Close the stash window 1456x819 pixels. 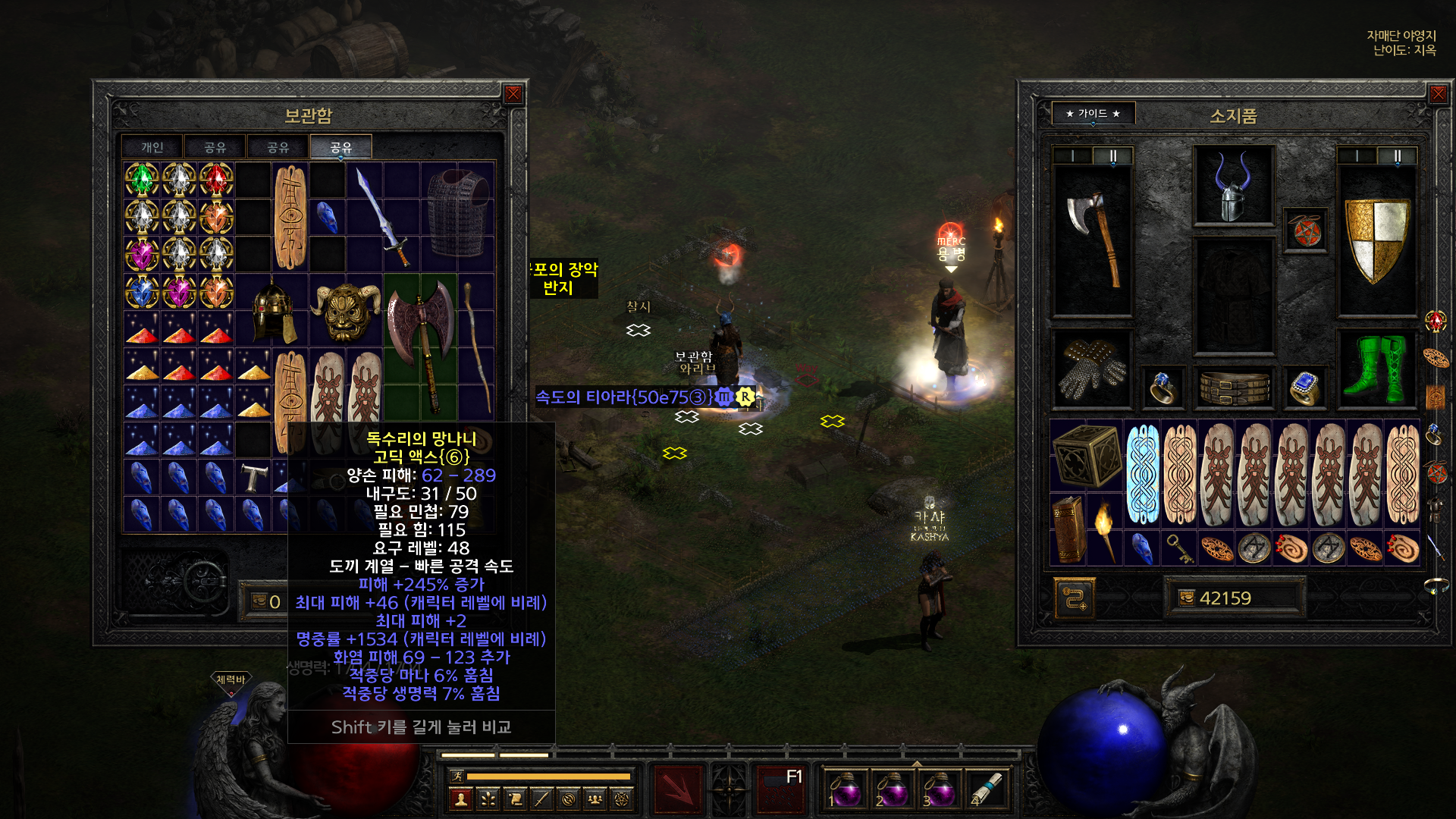pyautogui.click(x=513, y=94)
